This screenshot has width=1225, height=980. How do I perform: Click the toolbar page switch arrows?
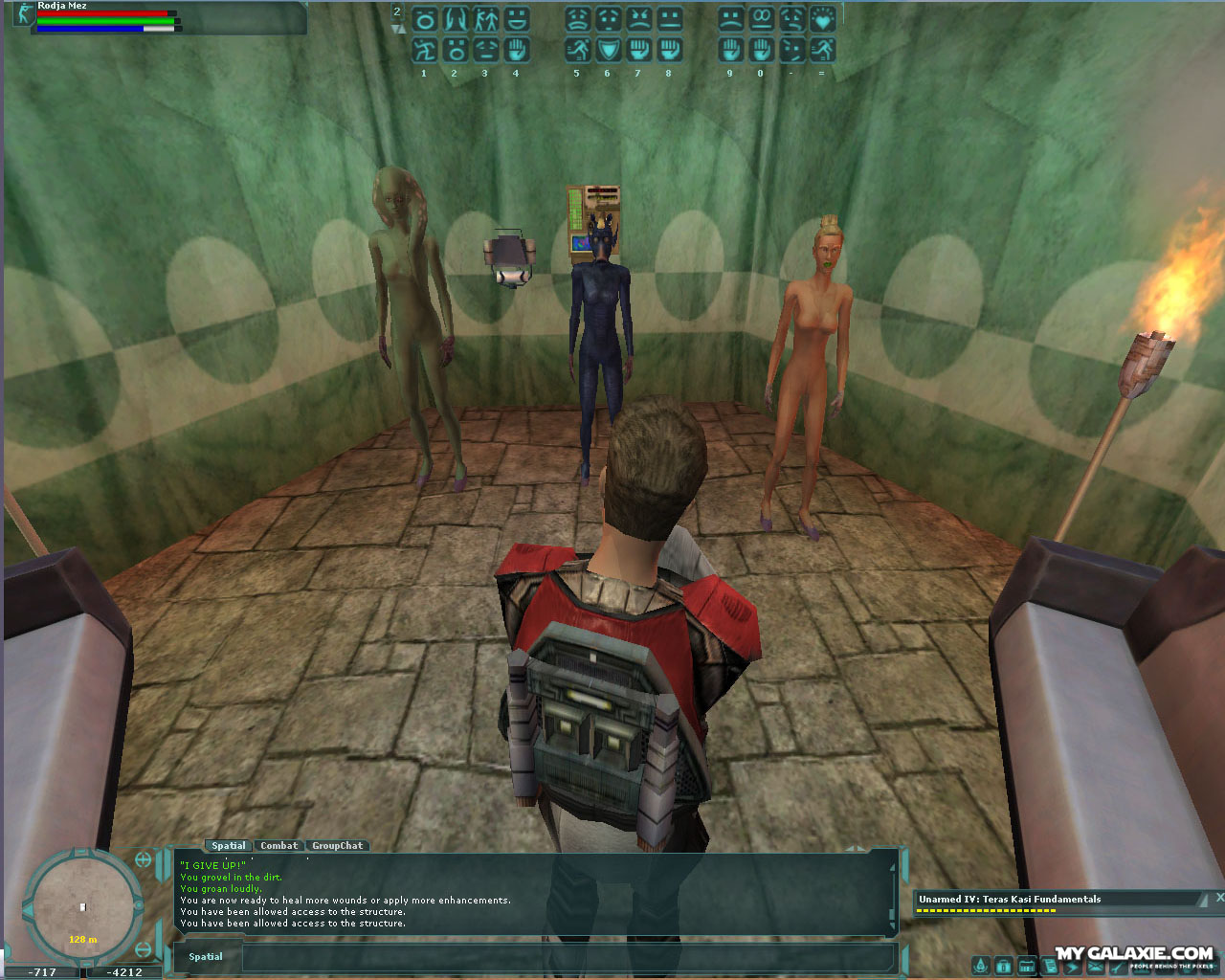tap(398, 29)
